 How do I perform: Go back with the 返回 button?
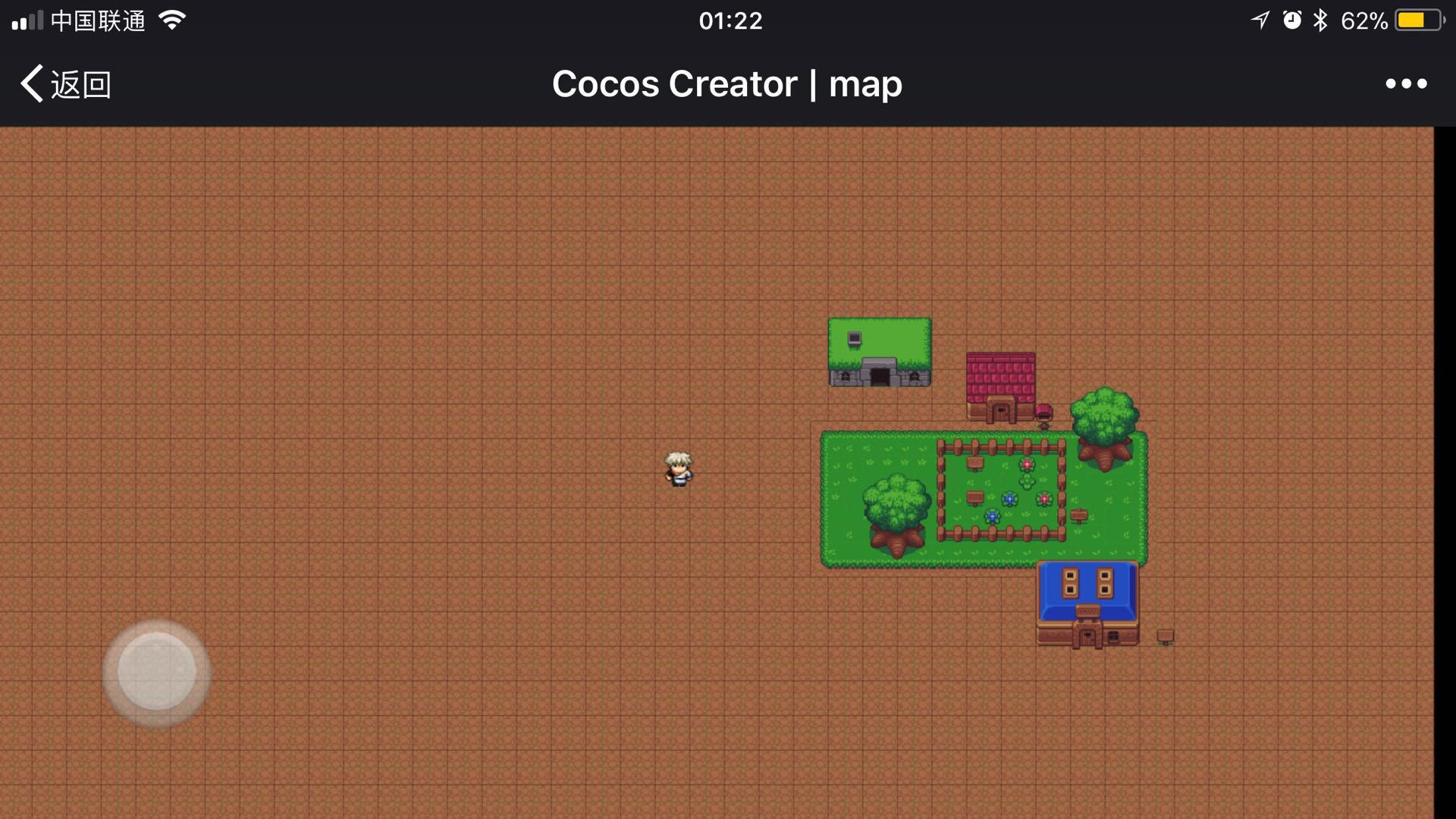point(66,84)
